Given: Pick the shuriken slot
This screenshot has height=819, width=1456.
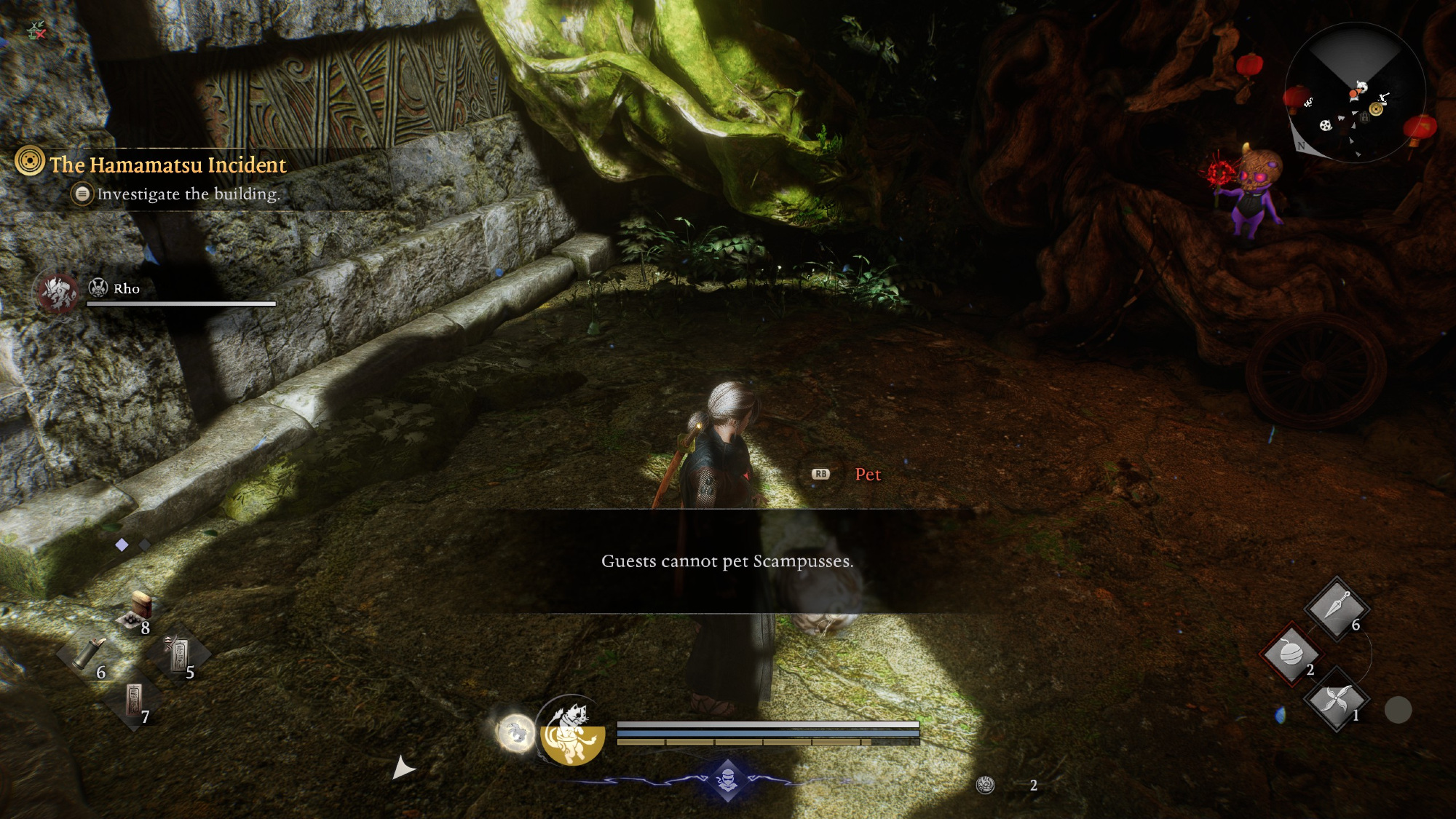Looking at the screenshot, I should [x=1336, y=700].
